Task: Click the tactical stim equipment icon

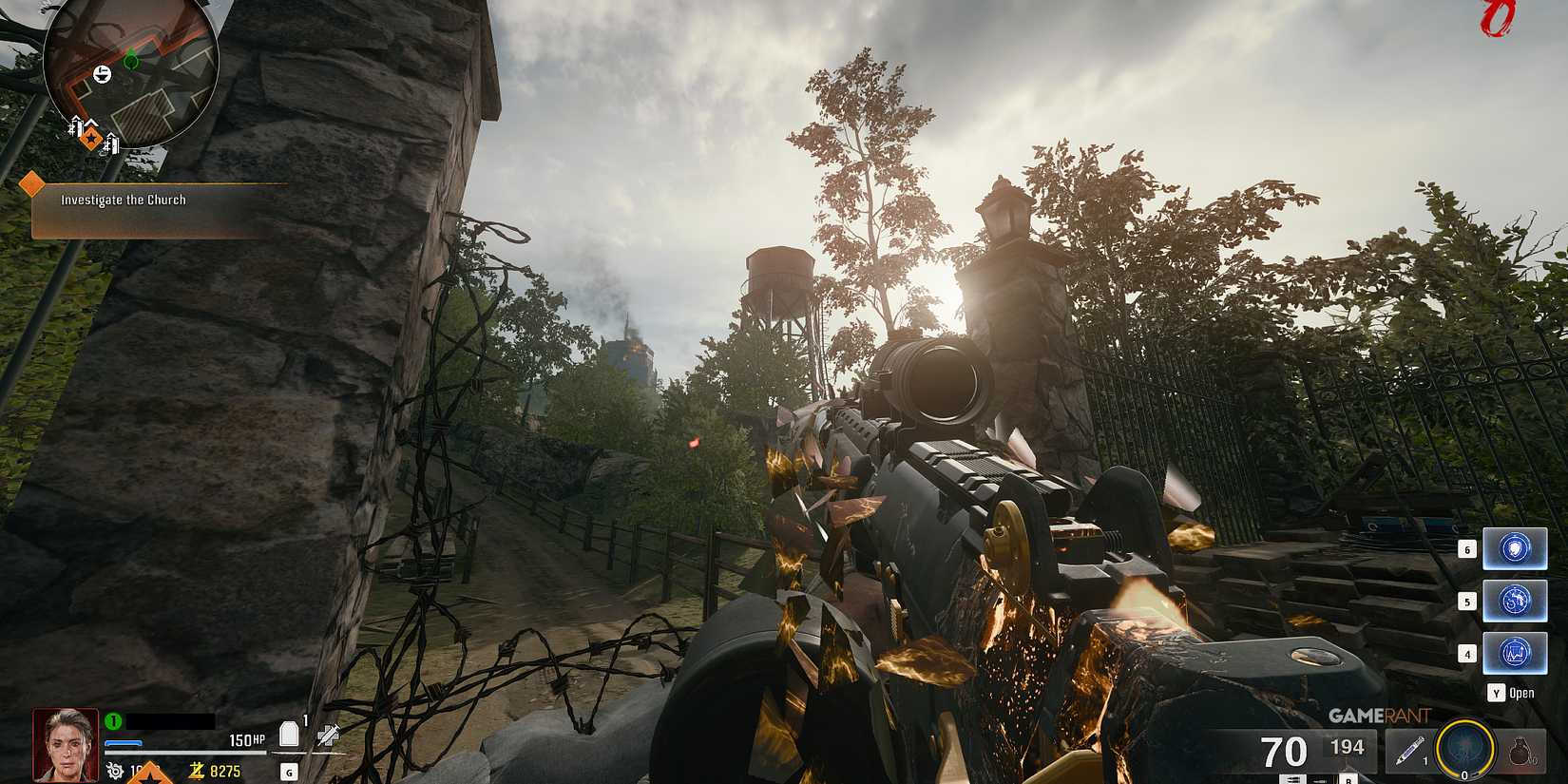Action: (1411, 749)
